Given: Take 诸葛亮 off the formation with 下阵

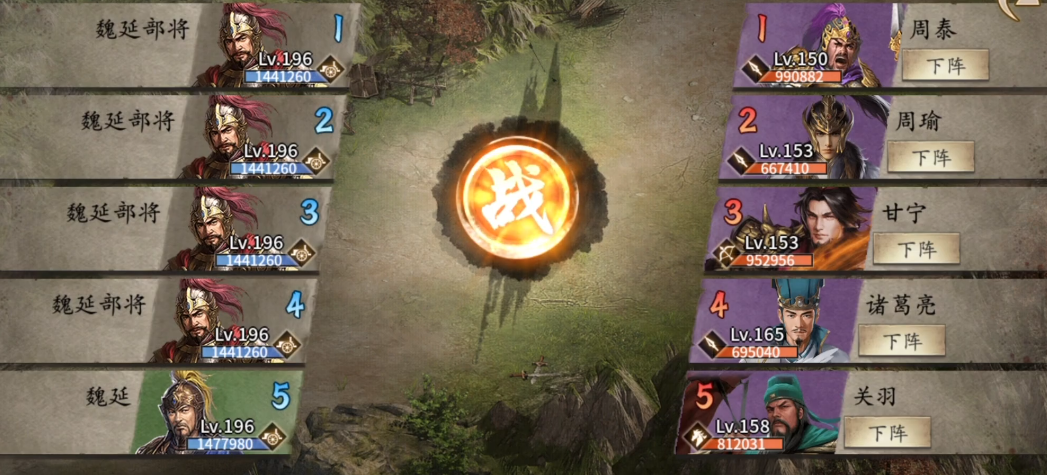Looking at the screenshot, I should click(x=901, y=340).
